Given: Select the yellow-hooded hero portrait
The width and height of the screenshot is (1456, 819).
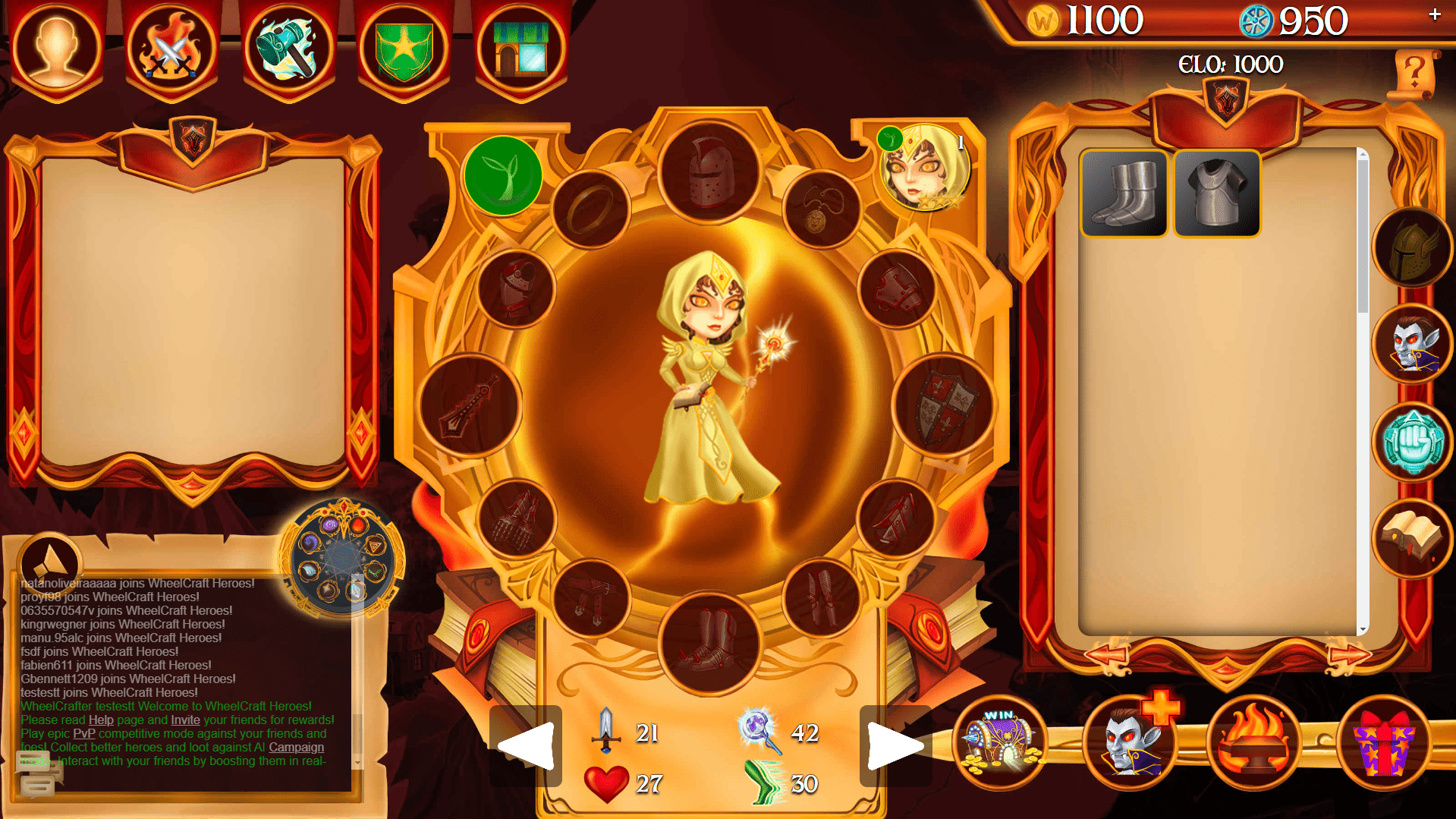Looking at the screenshot, I should (925, 168).
